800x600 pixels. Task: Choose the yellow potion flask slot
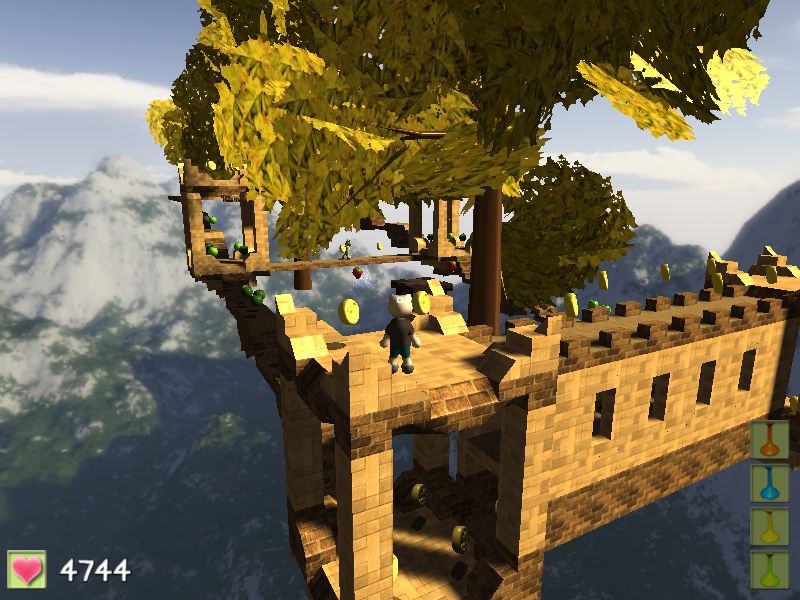coord(770,527)
